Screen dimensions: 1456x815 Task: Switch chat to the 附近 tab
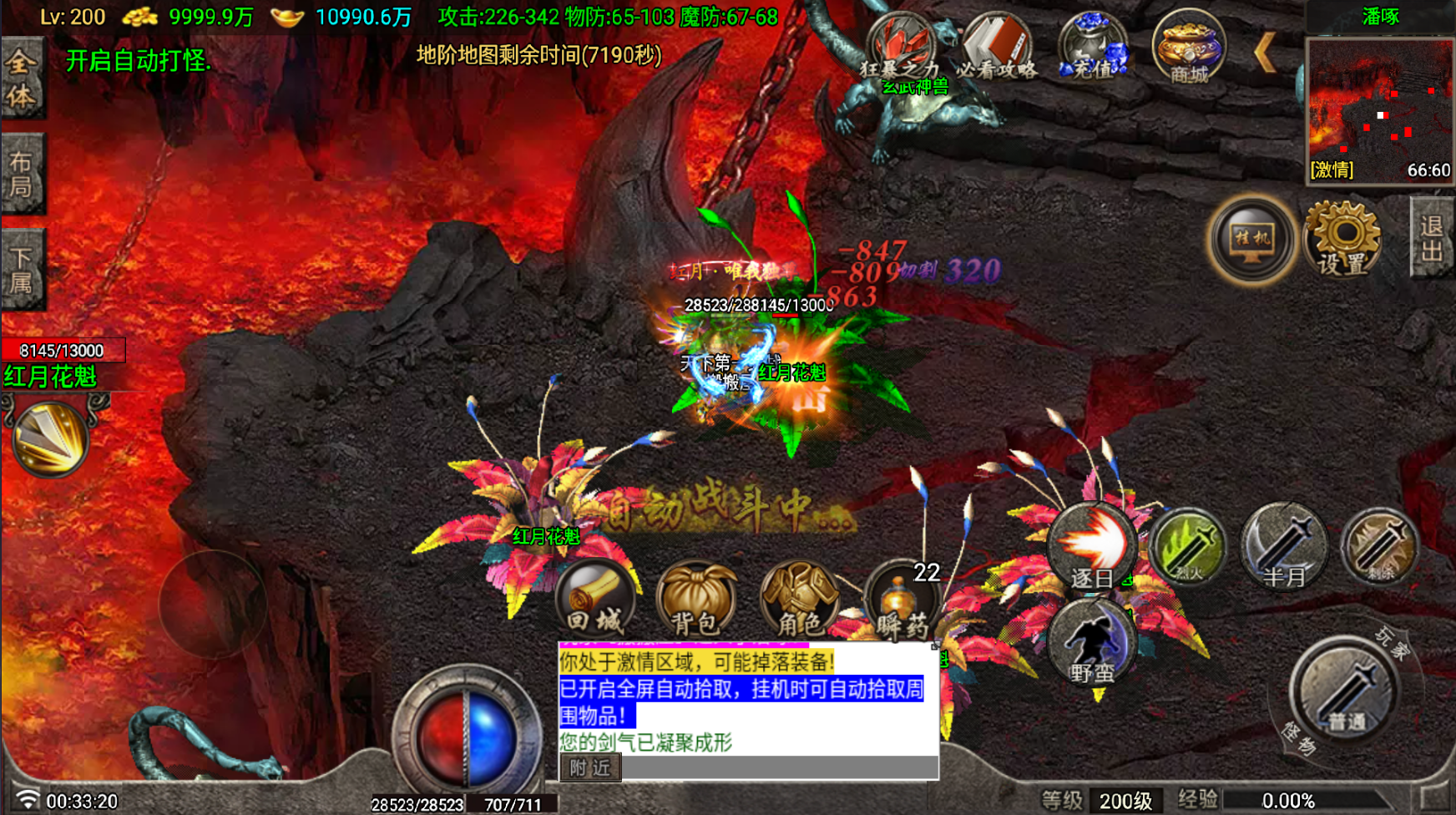point(590,767)
